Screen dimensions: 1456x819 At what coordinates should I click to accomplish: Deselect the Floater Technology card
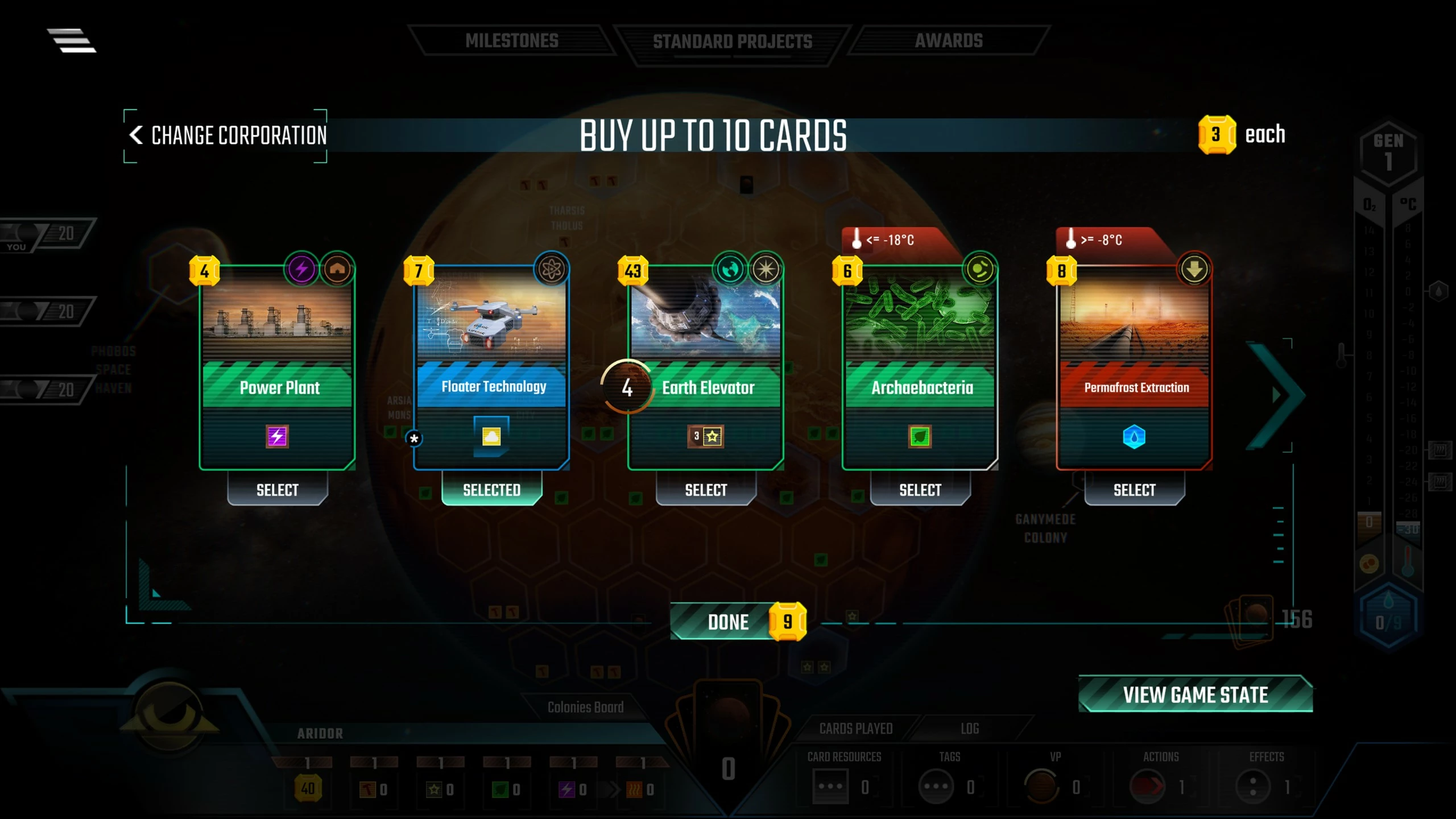(x=491, y=490)
